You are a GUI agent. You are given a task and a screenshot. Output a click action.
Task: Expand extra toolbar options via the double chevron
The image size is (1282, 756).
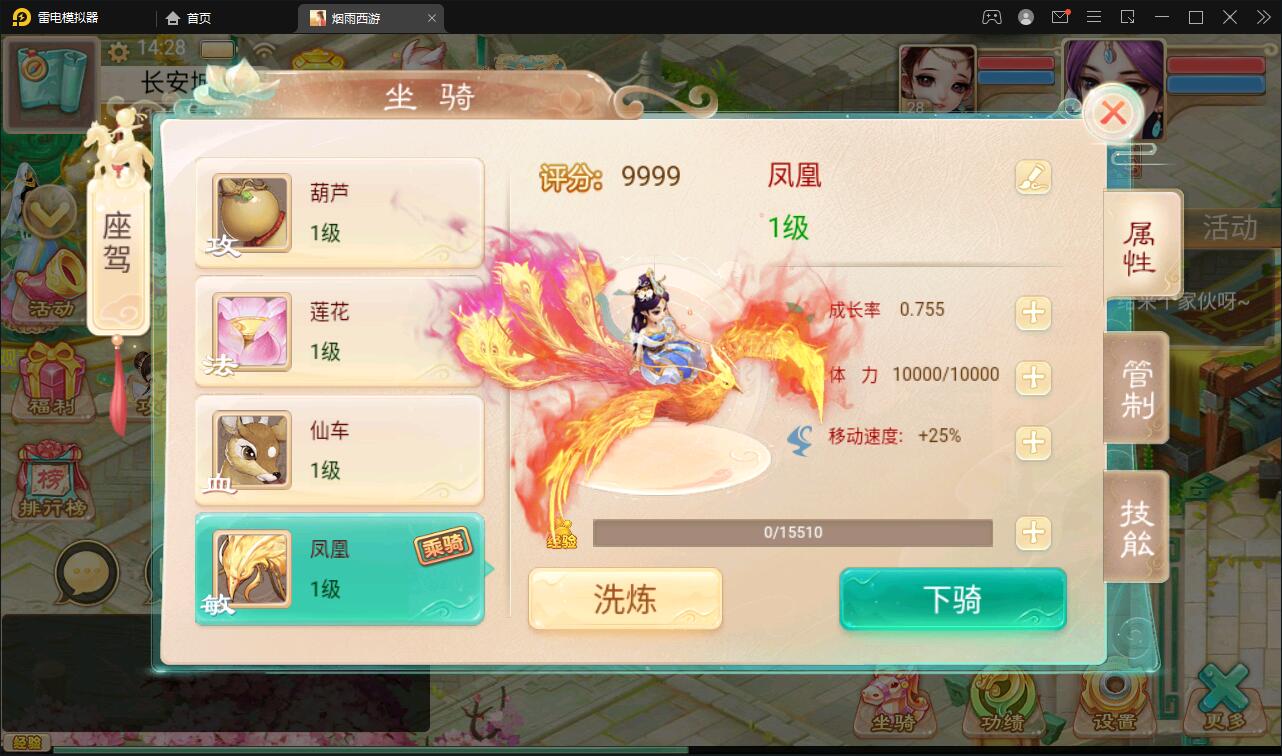(1263, 17)
